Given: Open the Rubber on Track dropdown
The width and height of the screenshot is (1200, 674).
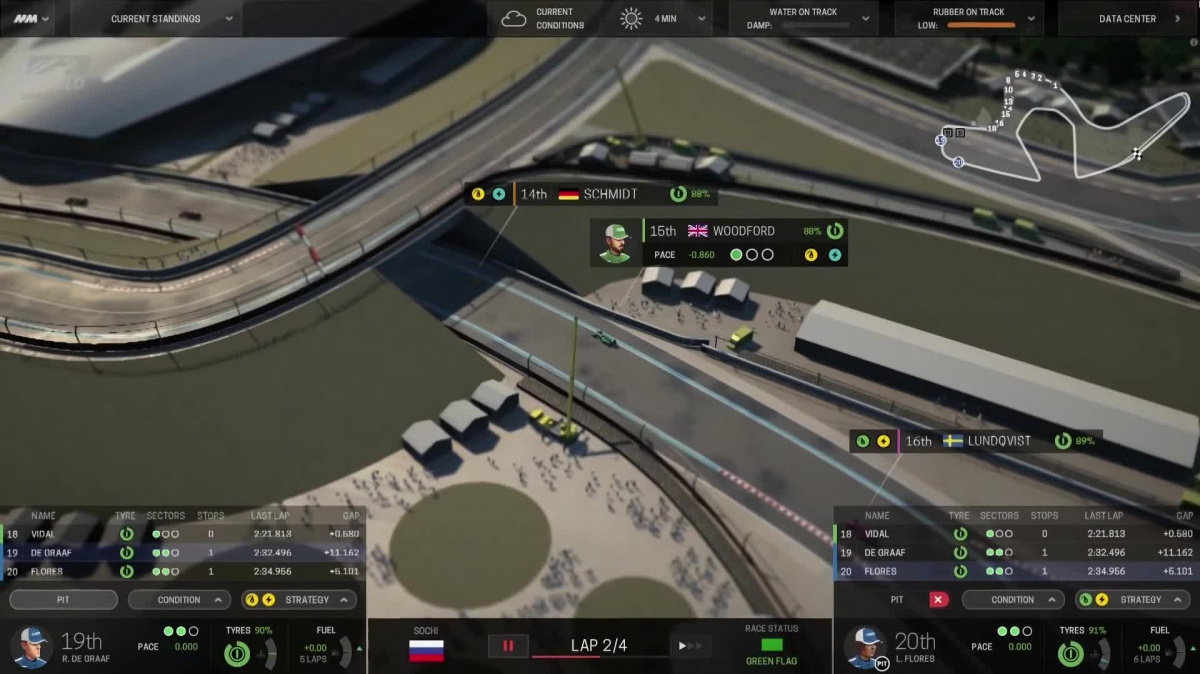Looking at the screenshot, I should tap(968, 18).
